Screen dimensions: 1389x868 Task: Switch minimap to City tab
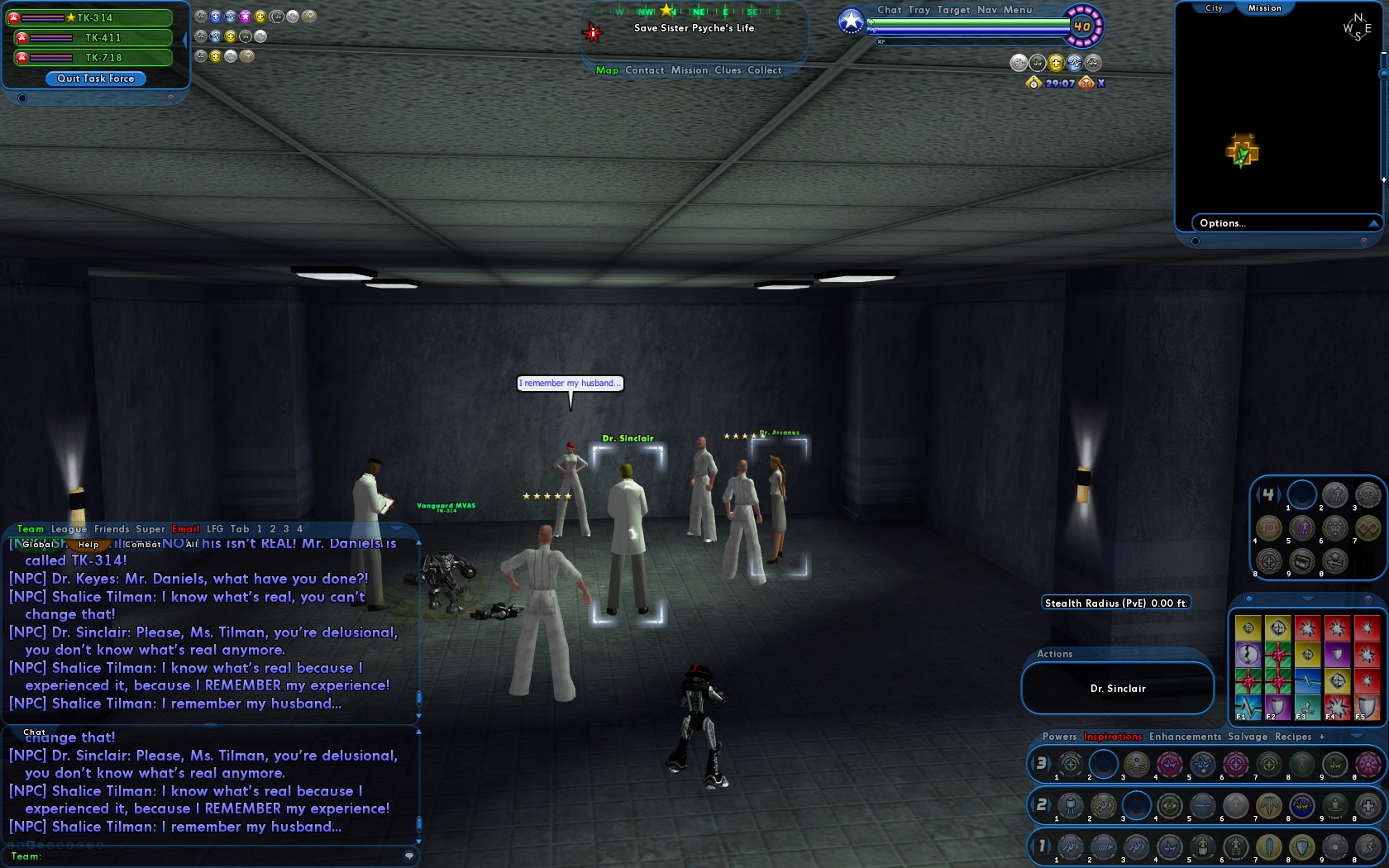[x=1214, y=8]
